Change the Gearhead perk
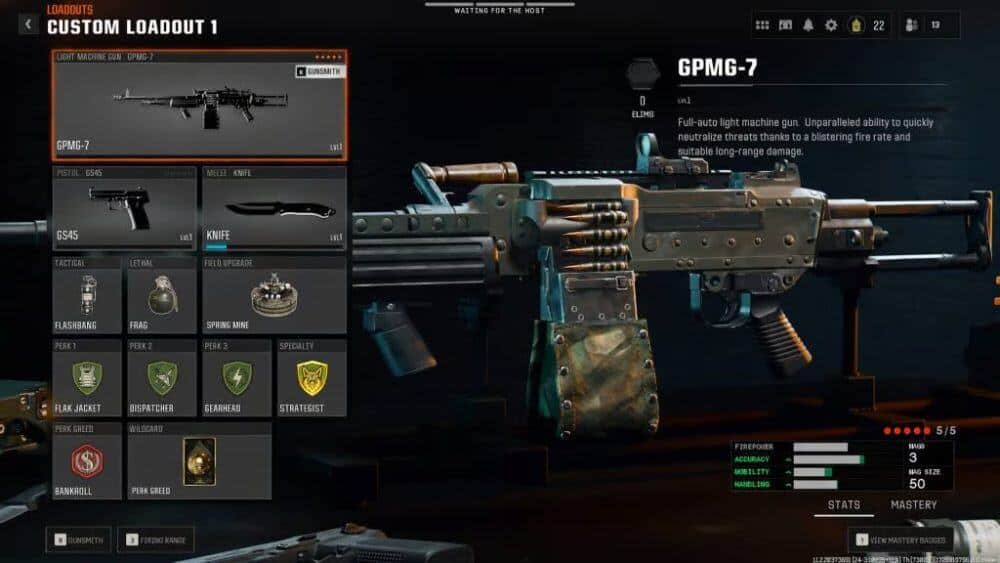The height and width of the screenshot is (563, 1000). pos(237,378)
